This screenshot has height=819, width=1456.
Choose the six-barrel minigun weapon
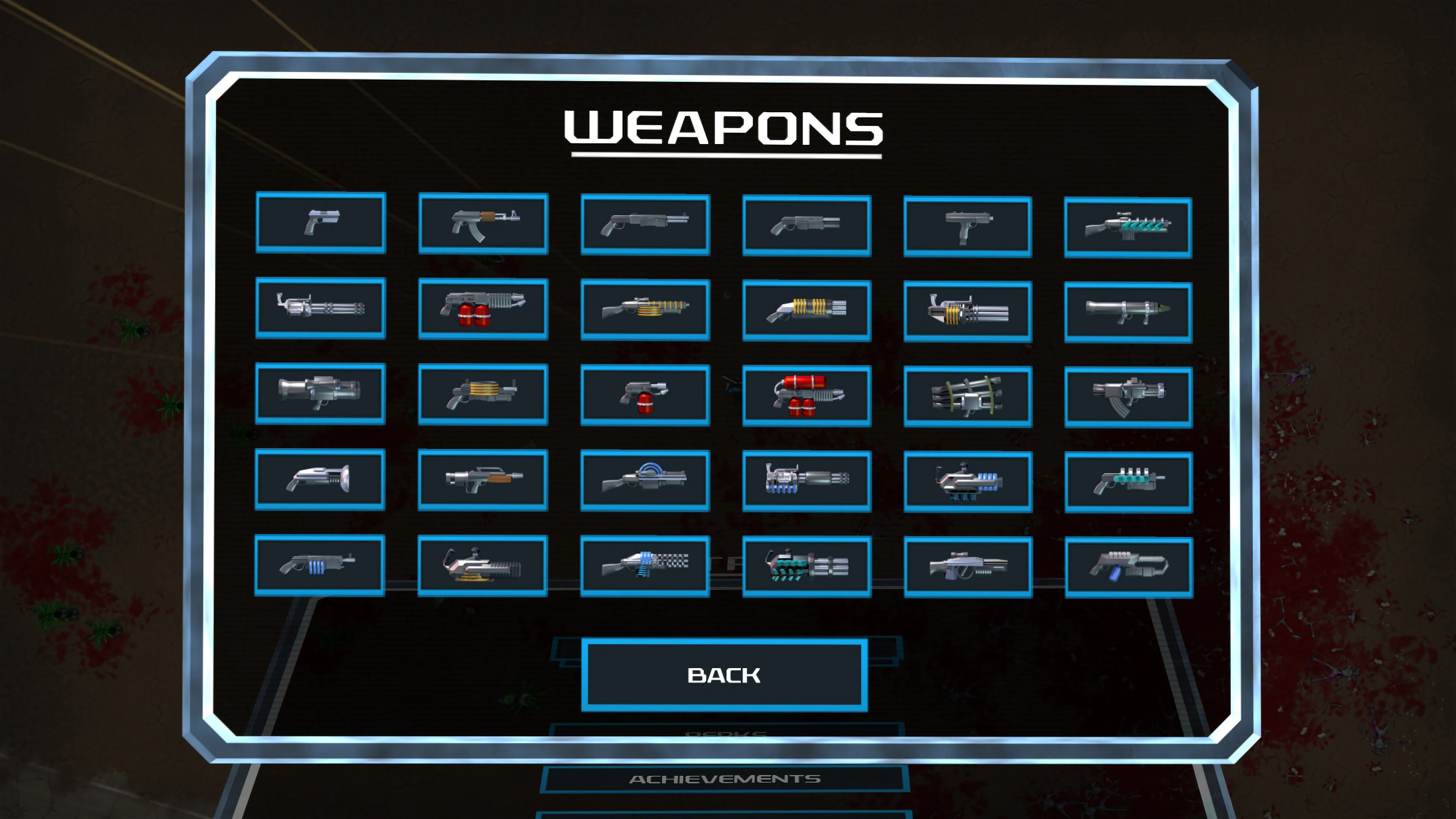click(320, 309)
